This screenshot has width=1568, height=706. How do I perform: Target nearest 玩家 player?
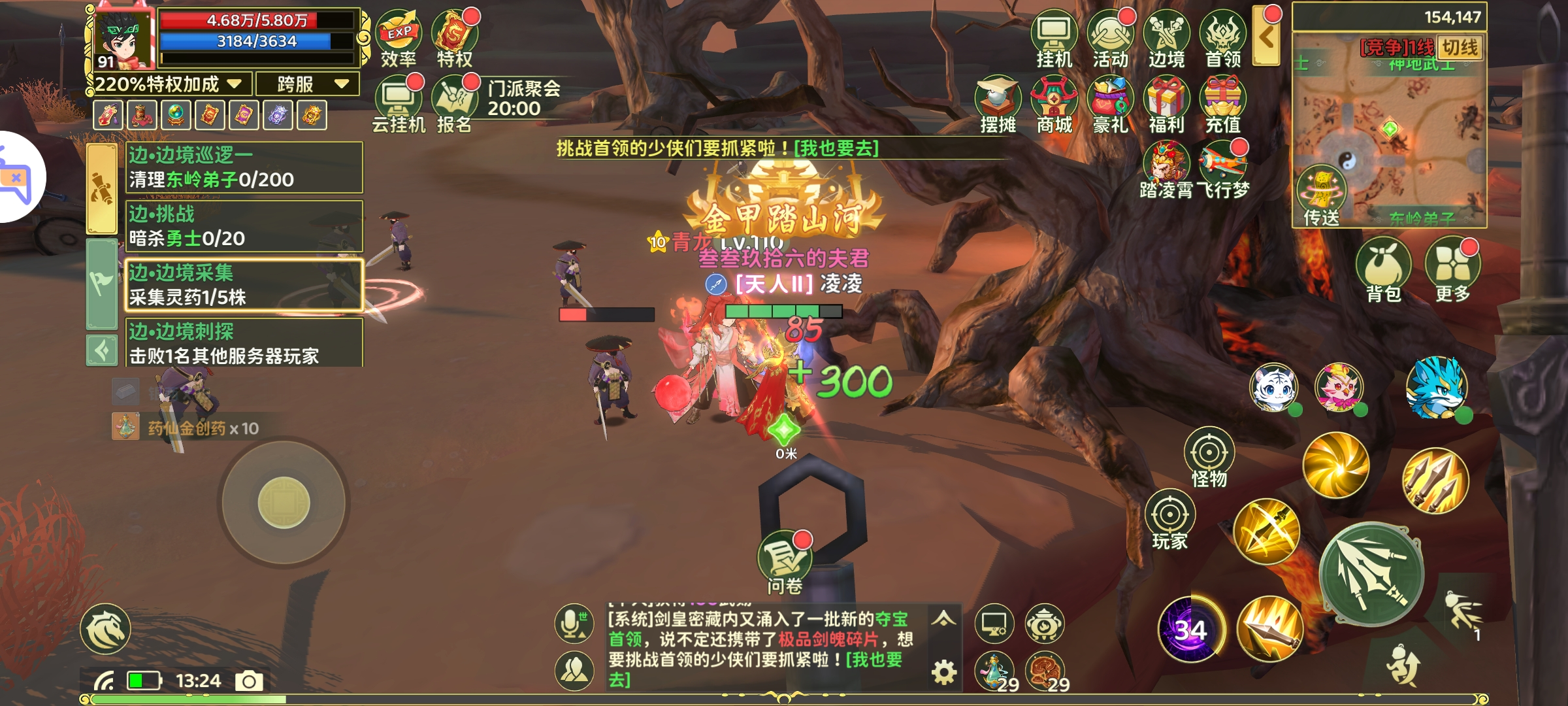tap(1169, 520)
